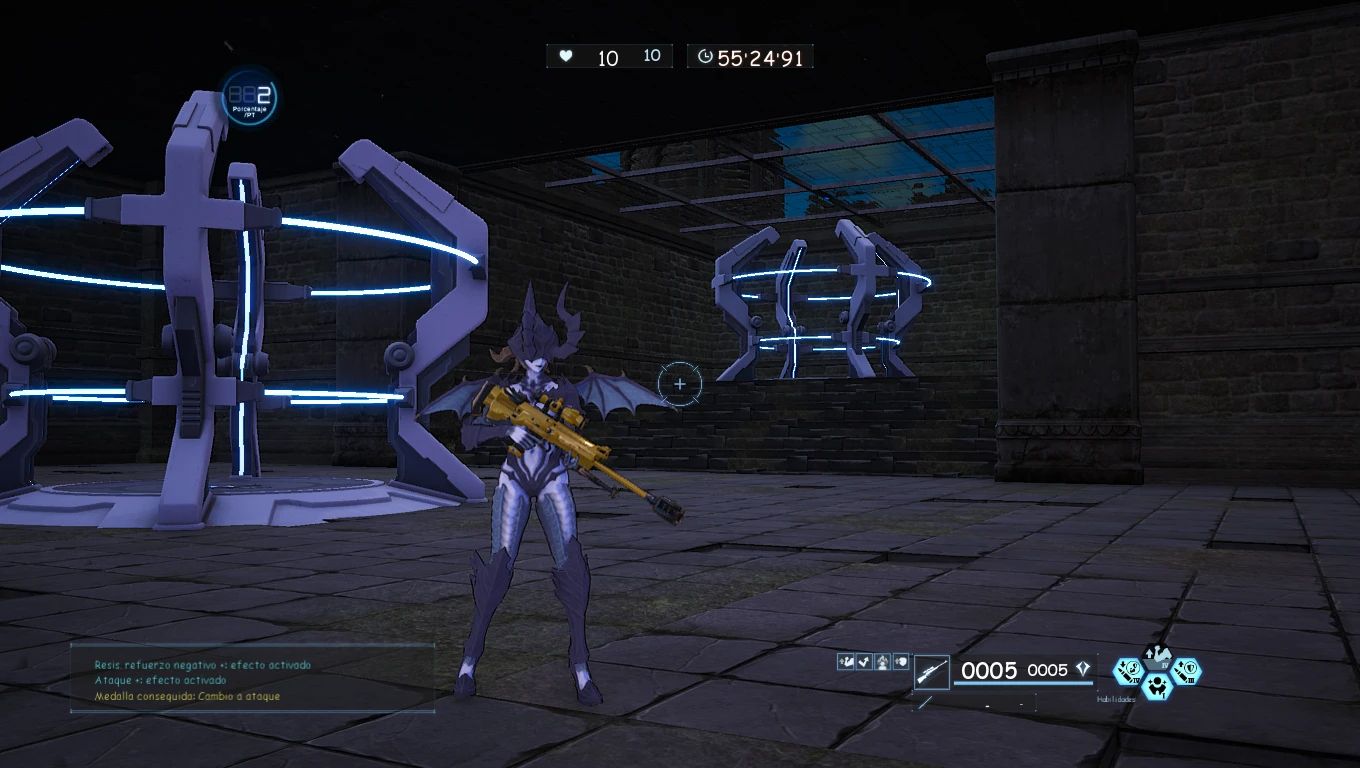Trigger the right bullet-and-shield skill hexagon

point(1186,670)
